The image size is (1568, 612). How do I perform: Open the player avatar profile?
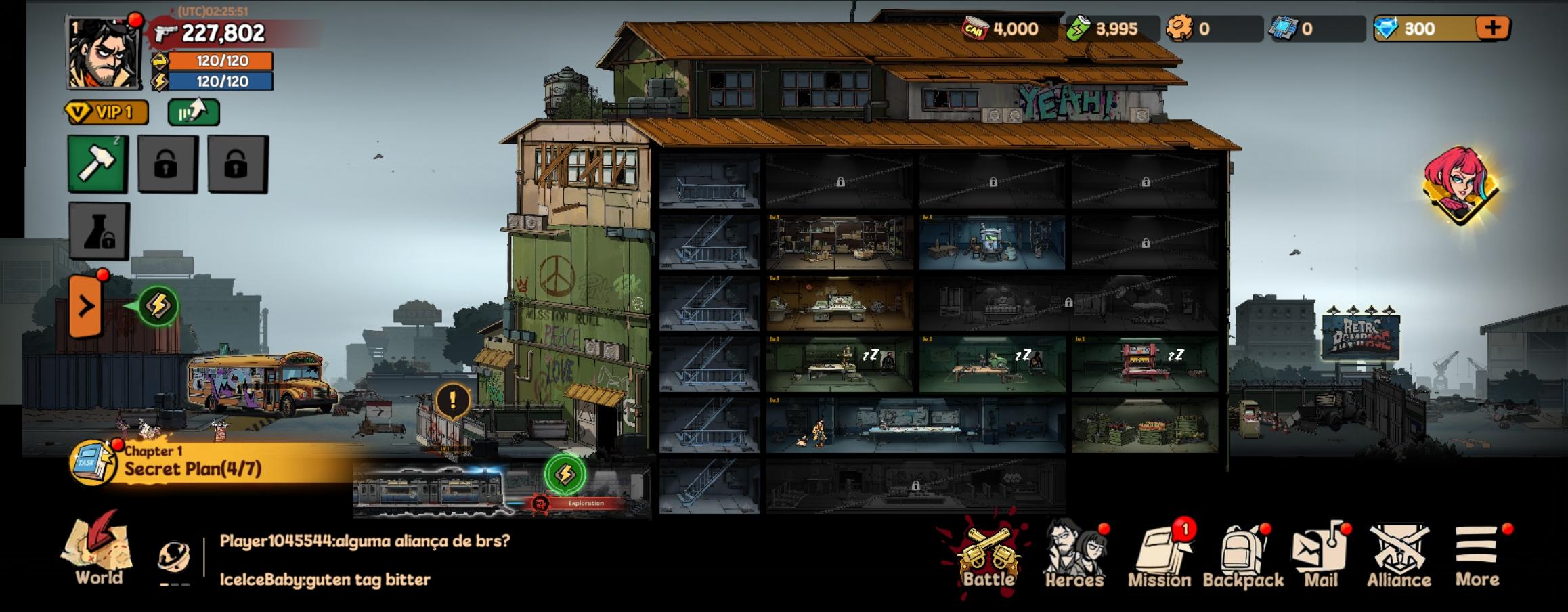click(x=103, y=54)
